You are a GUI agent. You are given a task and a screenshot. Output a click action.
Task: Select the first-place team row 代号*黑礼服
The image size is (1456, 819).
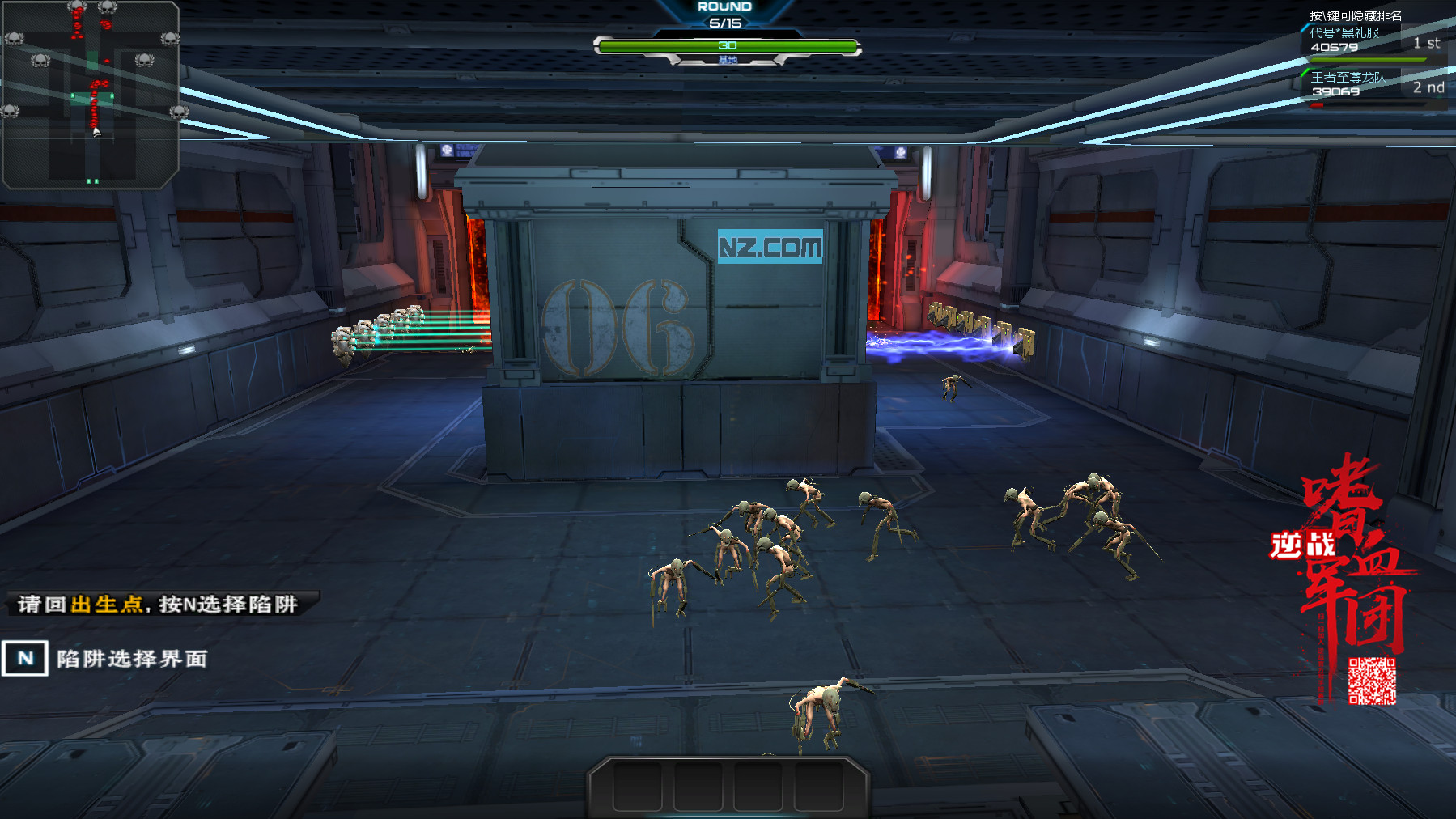(x=1372, y=42)
